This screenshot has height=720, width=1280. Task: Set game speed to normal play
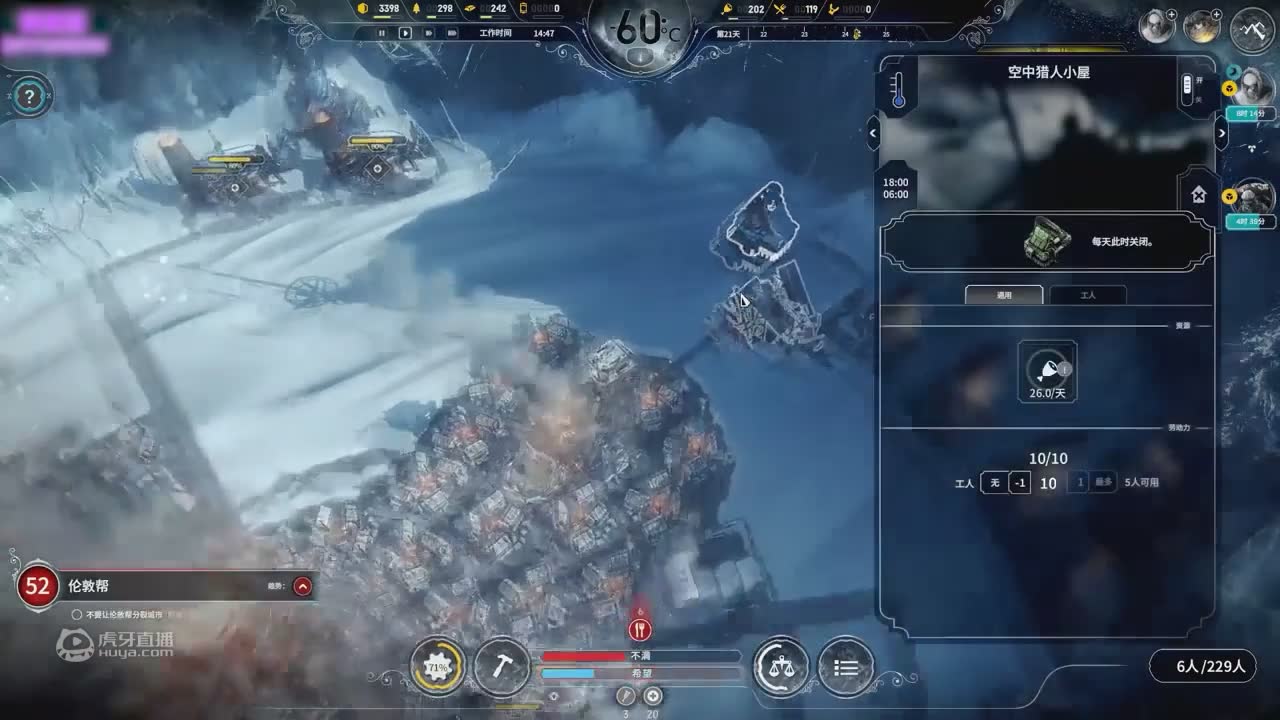click(x=405, y=33)
